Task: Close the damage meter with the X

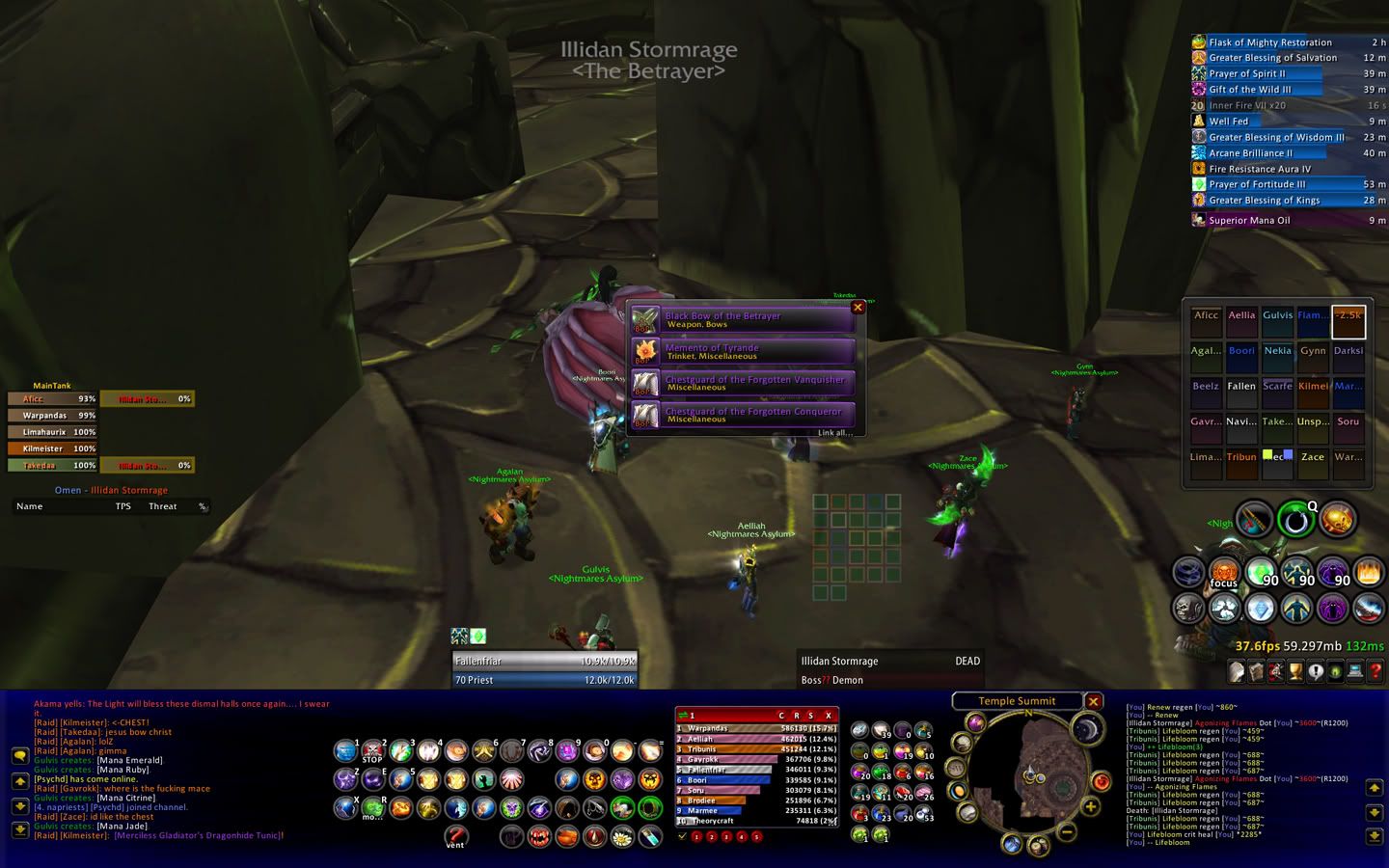Action: 828,716
